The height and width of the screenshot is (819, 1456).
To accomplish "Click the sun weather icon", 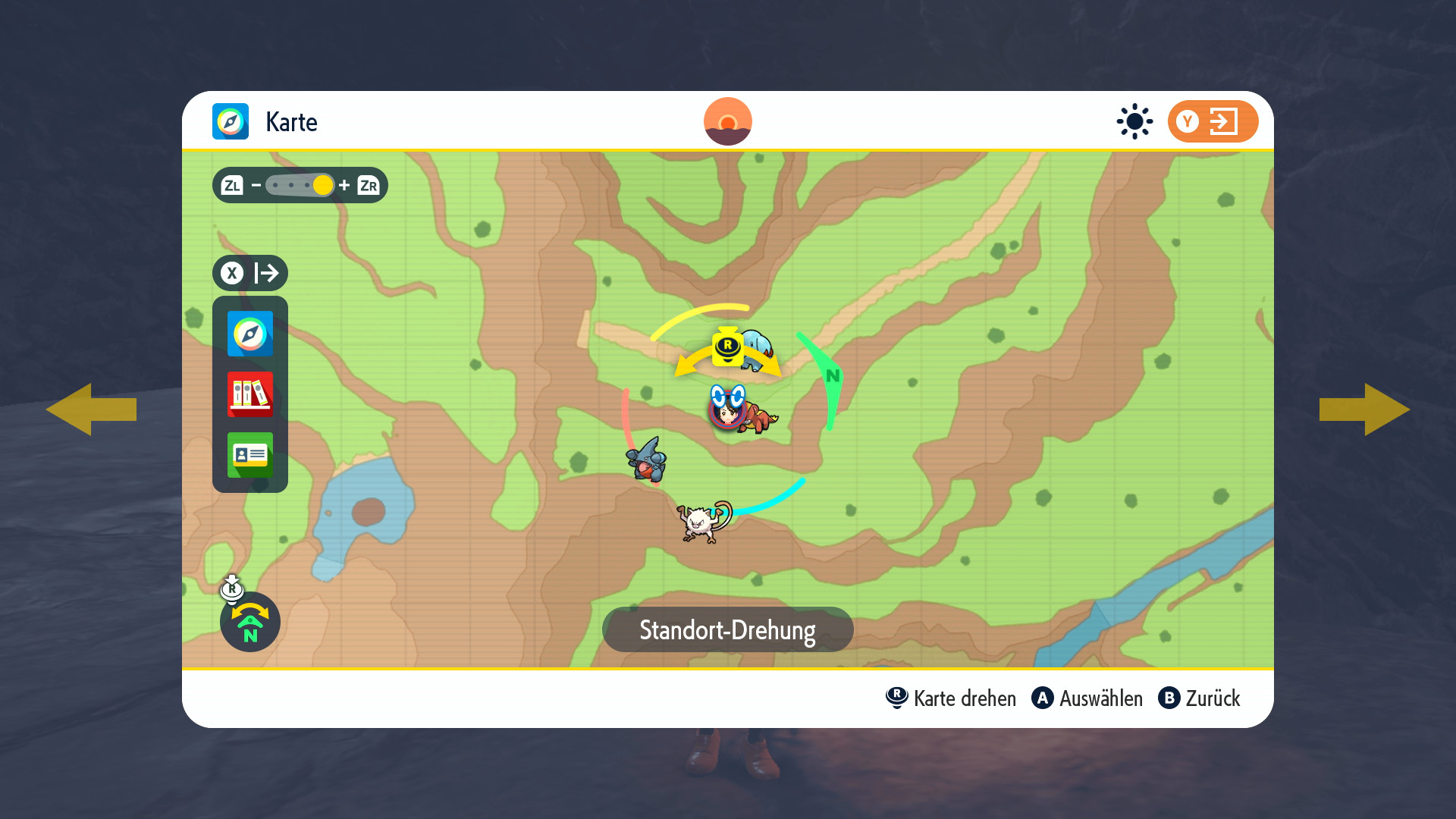I will coord(1134,121).
